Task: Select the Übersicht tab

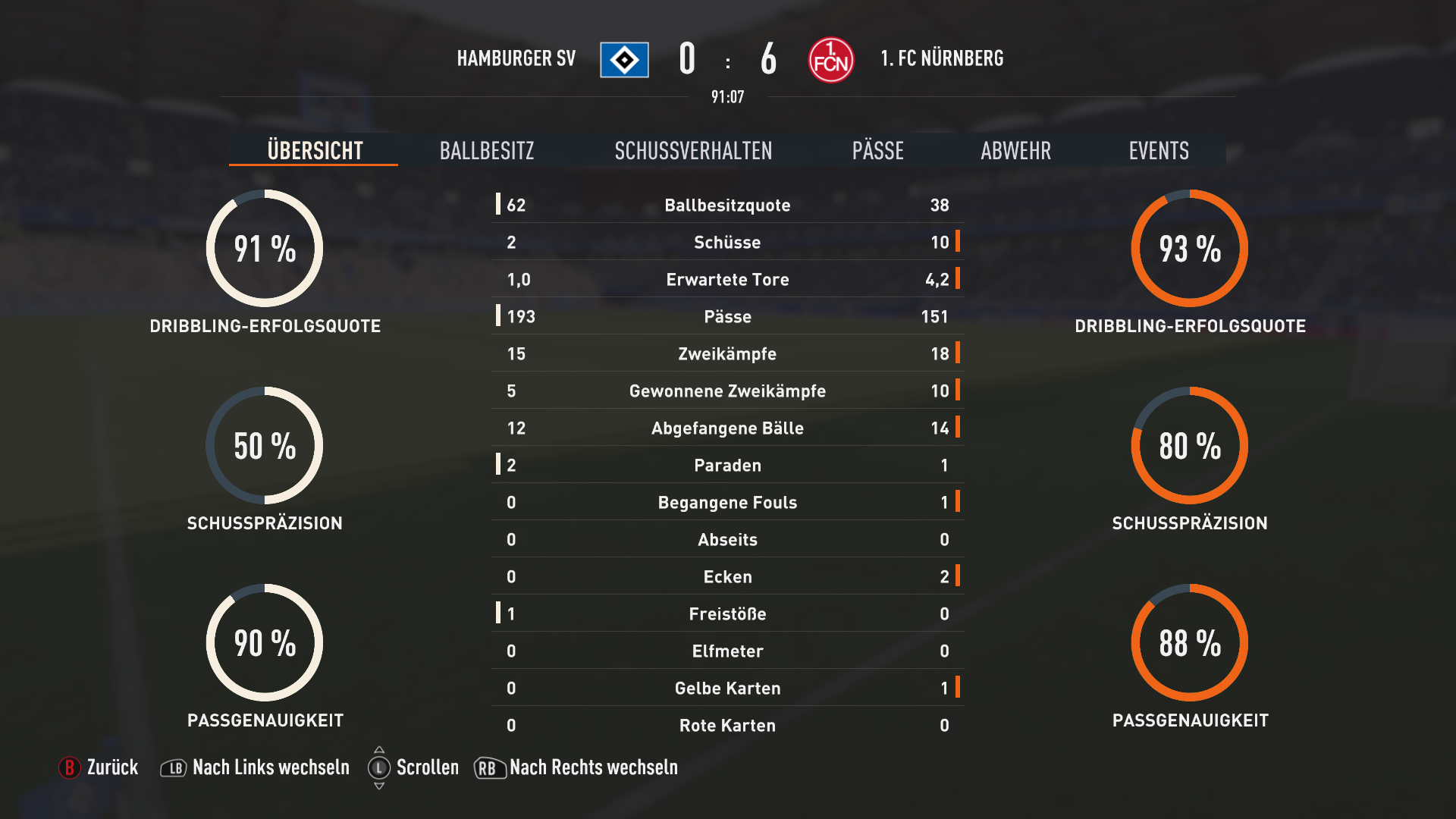Action: click(315, 150)
